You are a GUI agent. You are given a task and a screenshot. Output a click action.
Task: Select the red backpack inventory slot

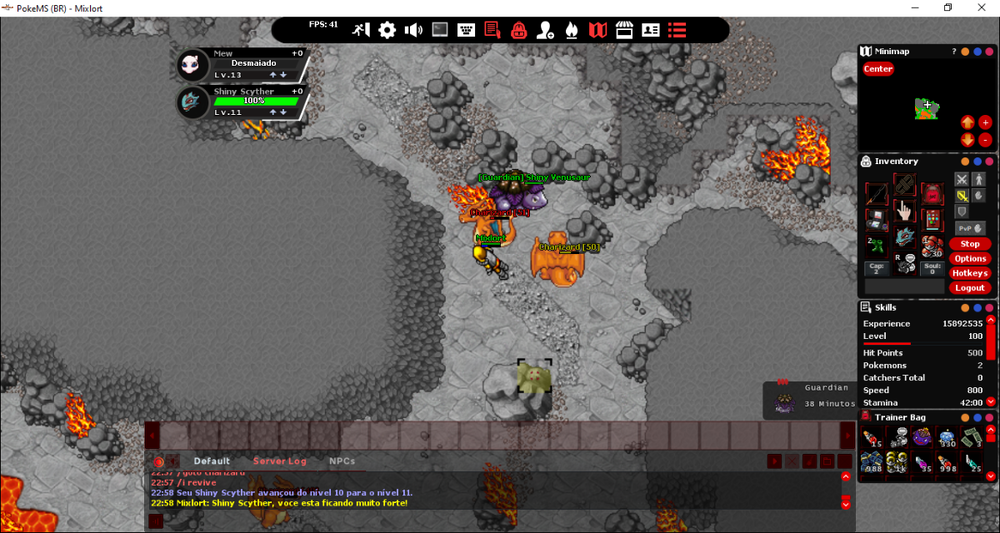[932, 194]
